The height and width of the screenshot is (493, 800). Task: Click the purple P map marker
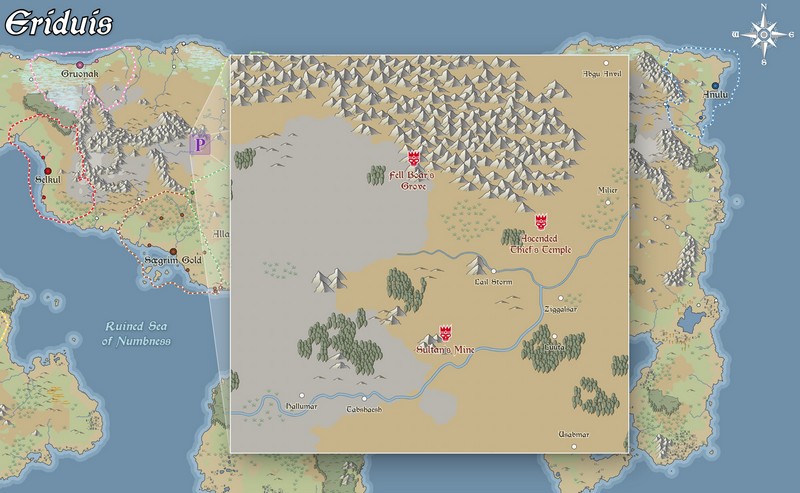[x=200, y=144]
